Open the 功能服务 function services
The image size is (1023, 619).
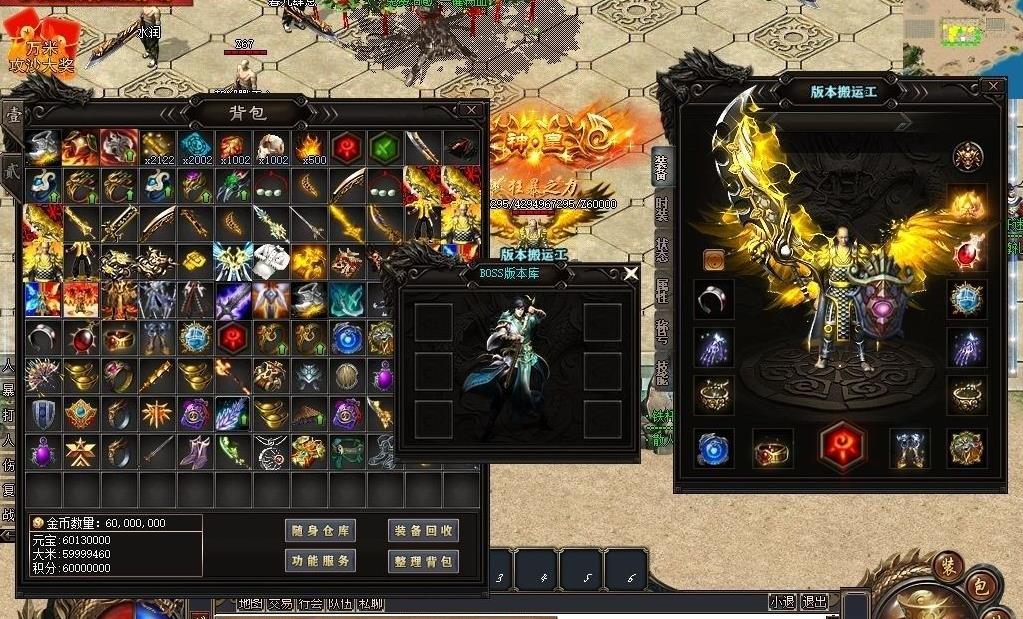tap(320, 561)
